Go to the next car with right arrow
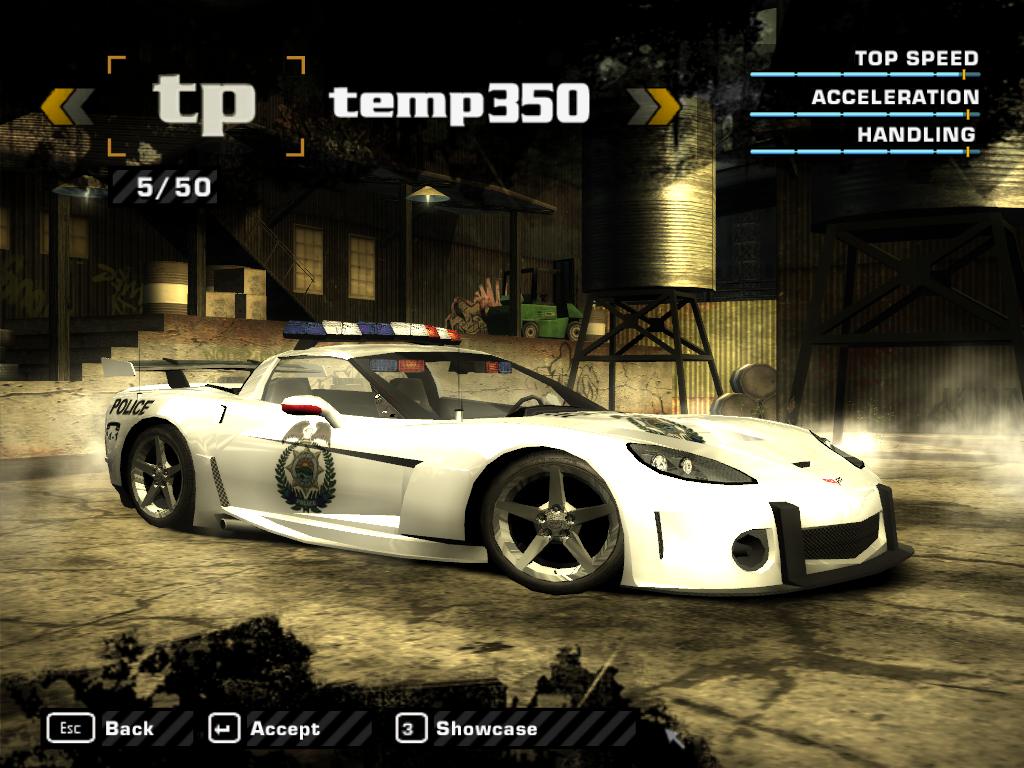Viewport: 1024px width, 768px height. (x=654, y=106)
